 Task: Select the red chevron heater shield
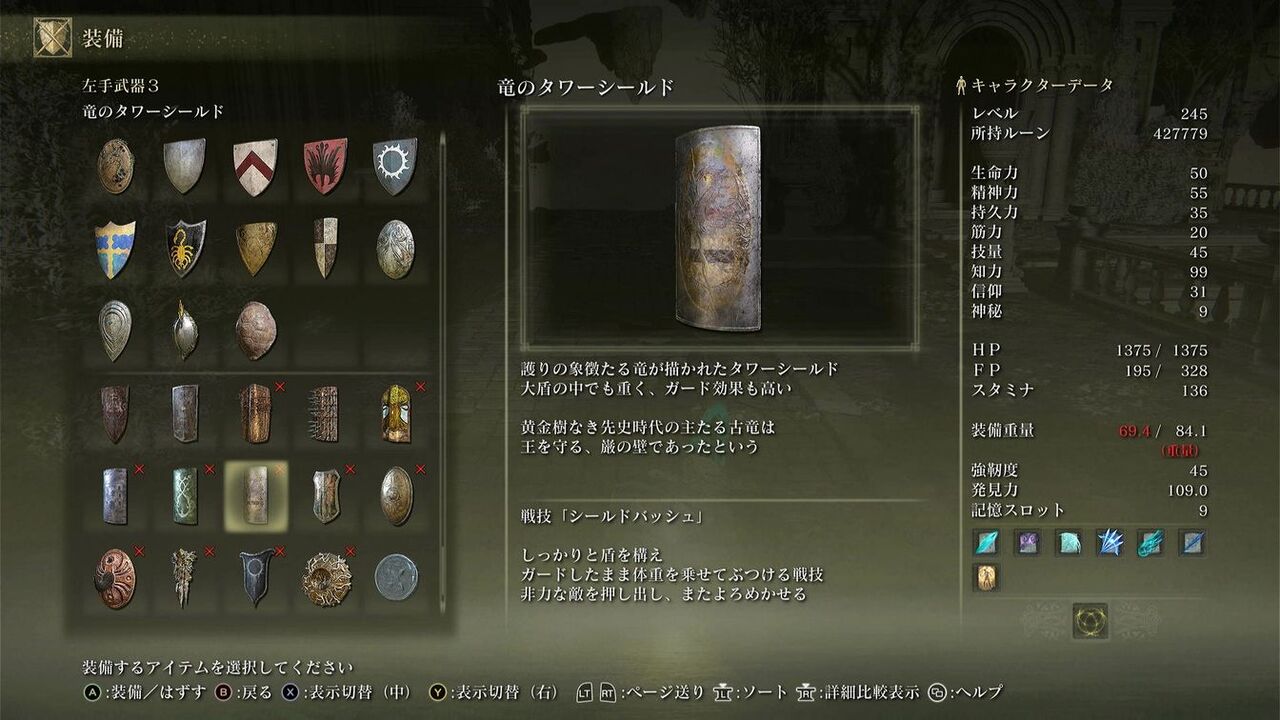[x=257, y=165]
